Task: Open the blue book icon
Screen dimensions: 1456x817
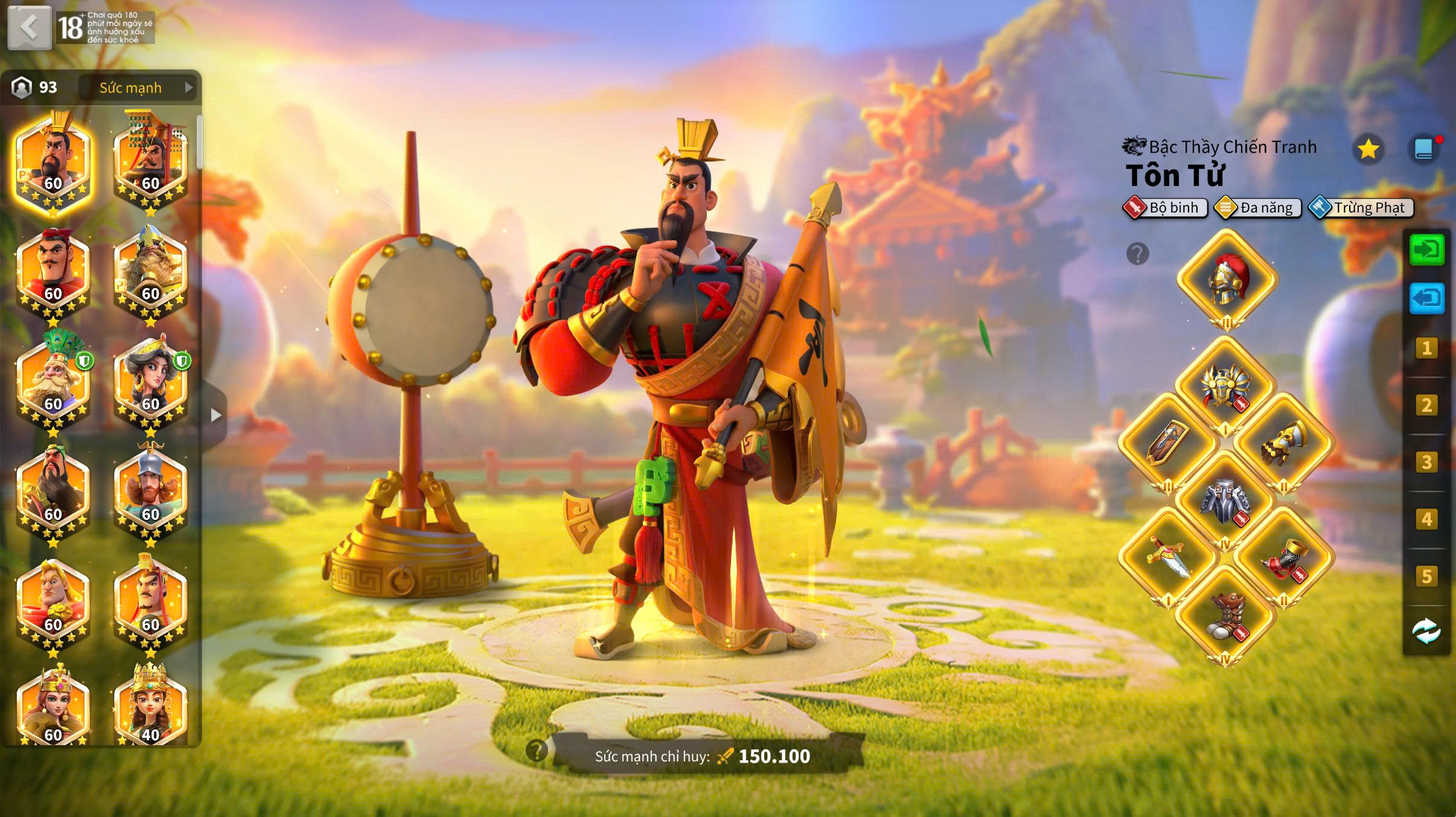Action: 1423,149
